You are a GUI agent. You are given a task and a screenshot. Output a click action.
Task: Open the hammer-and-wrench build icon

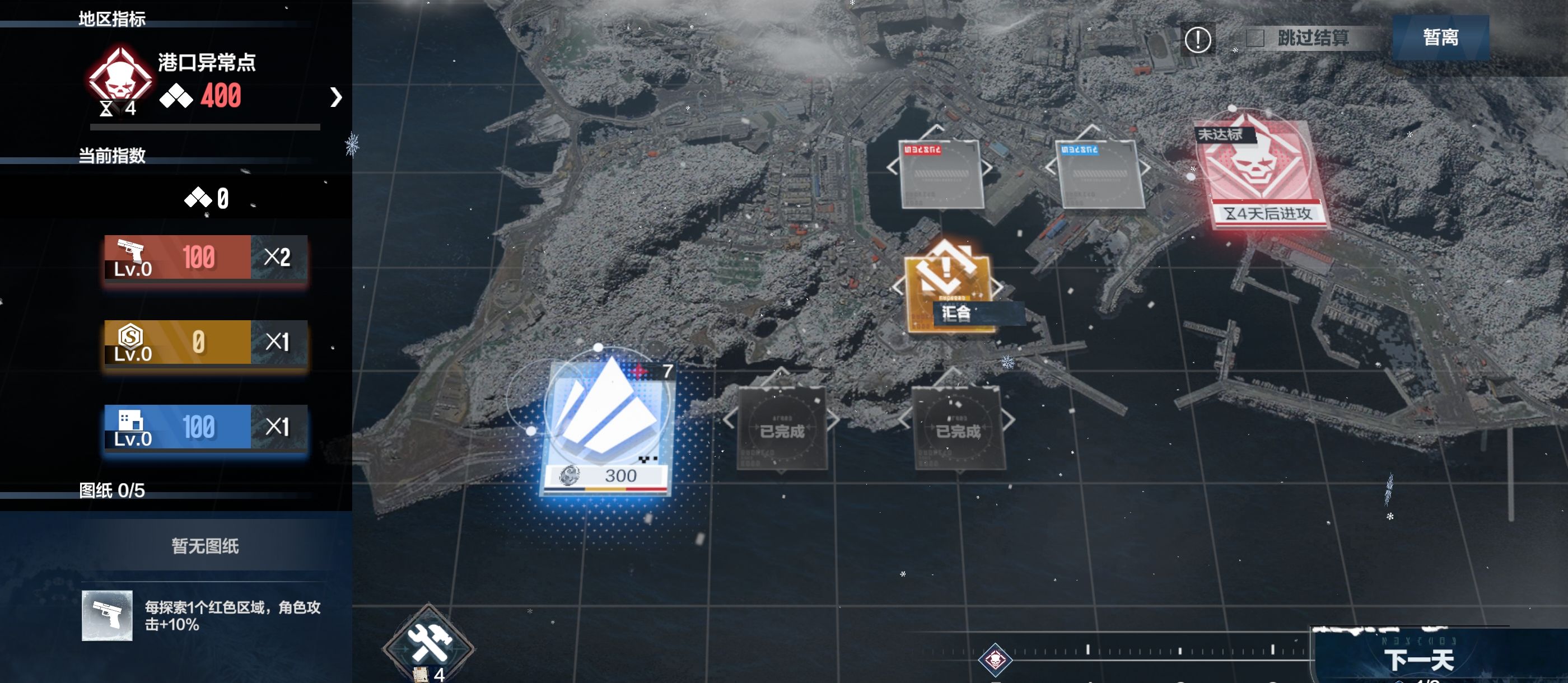tap(428, 644)
